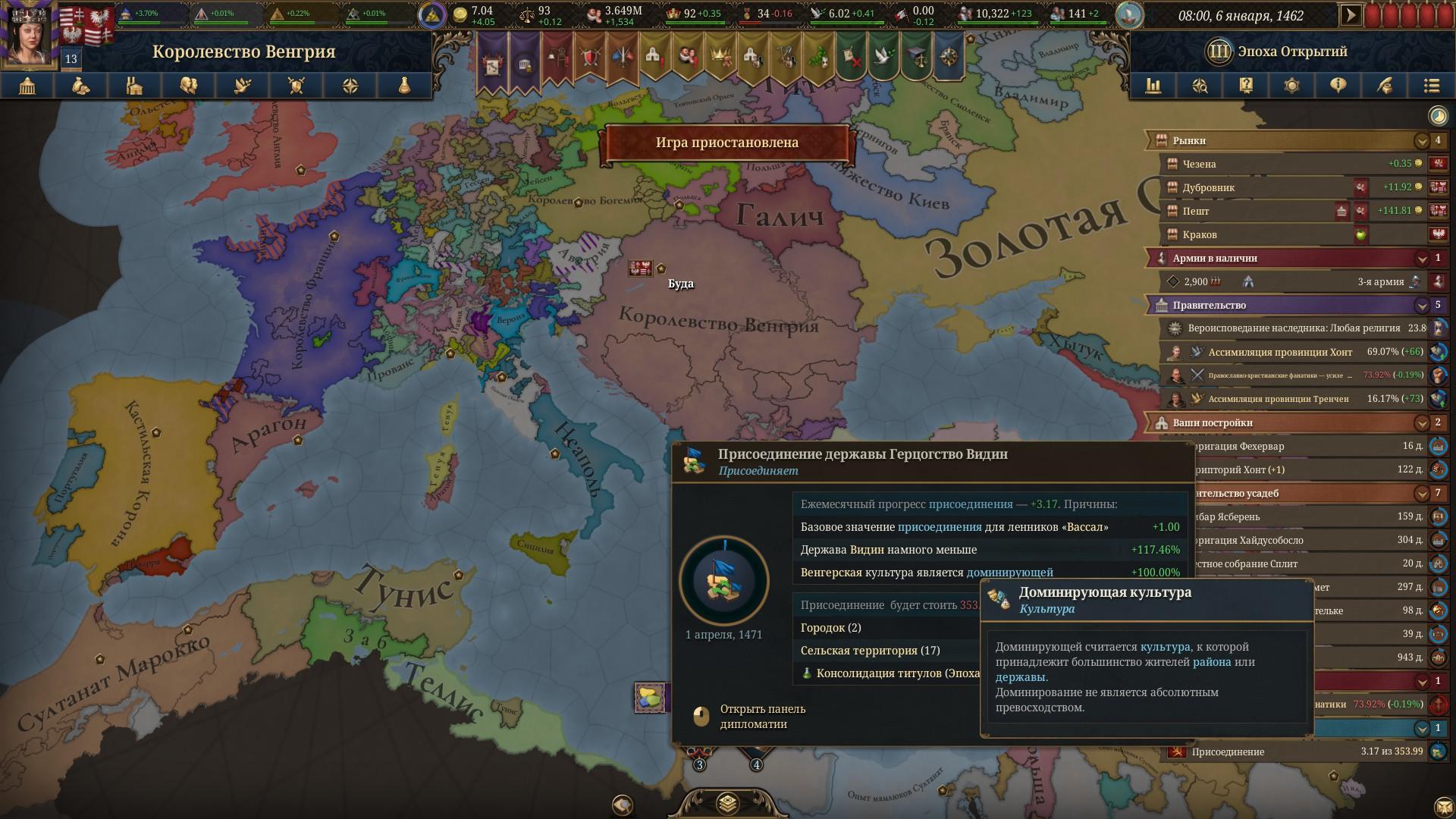Open the help question mark book
The image size is (1456, 819).
pos(1246,86)
